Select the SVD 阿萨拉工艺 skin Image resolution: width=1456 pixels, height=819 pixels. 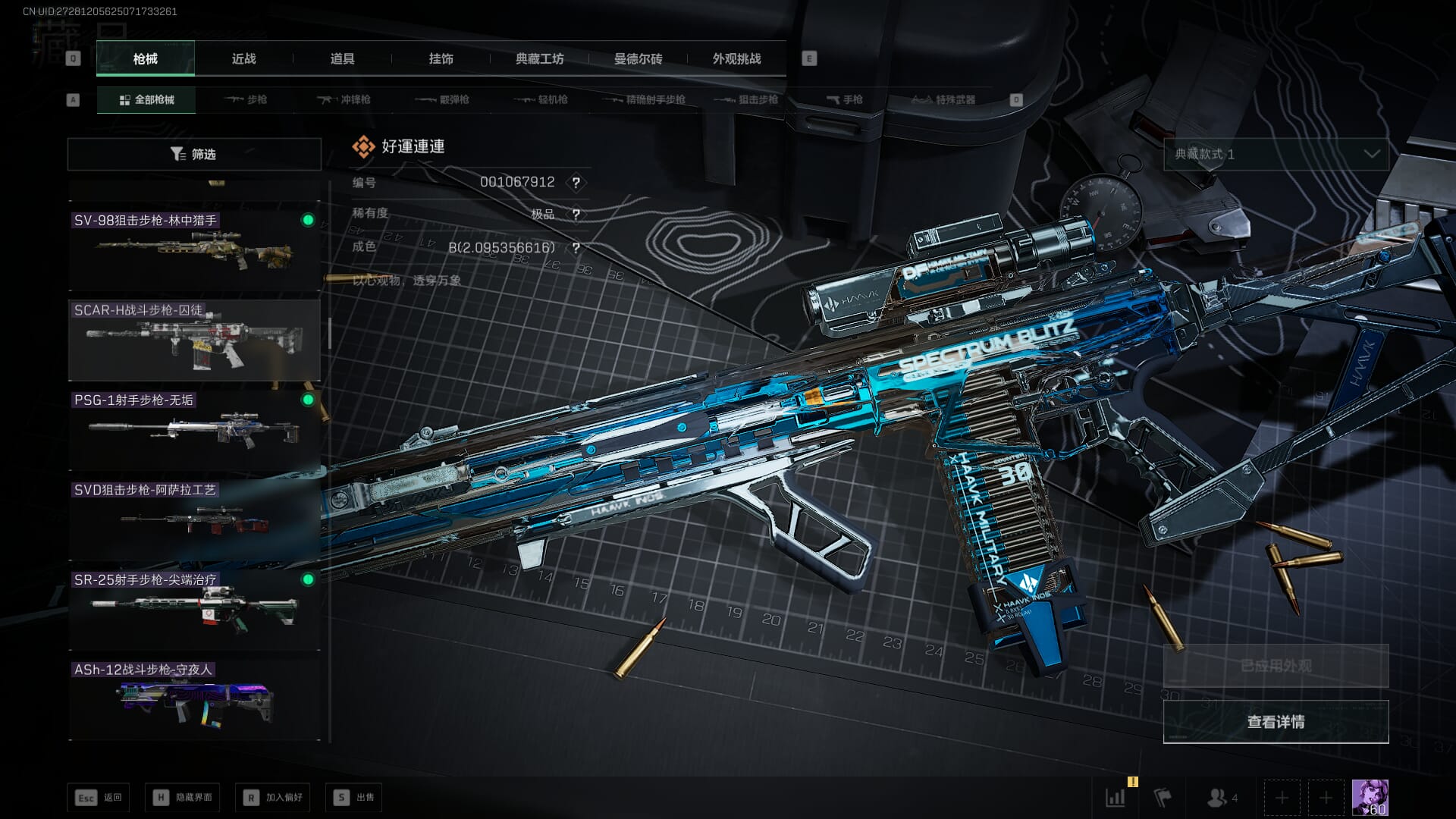pyautogui.click(x=194, y=519)
